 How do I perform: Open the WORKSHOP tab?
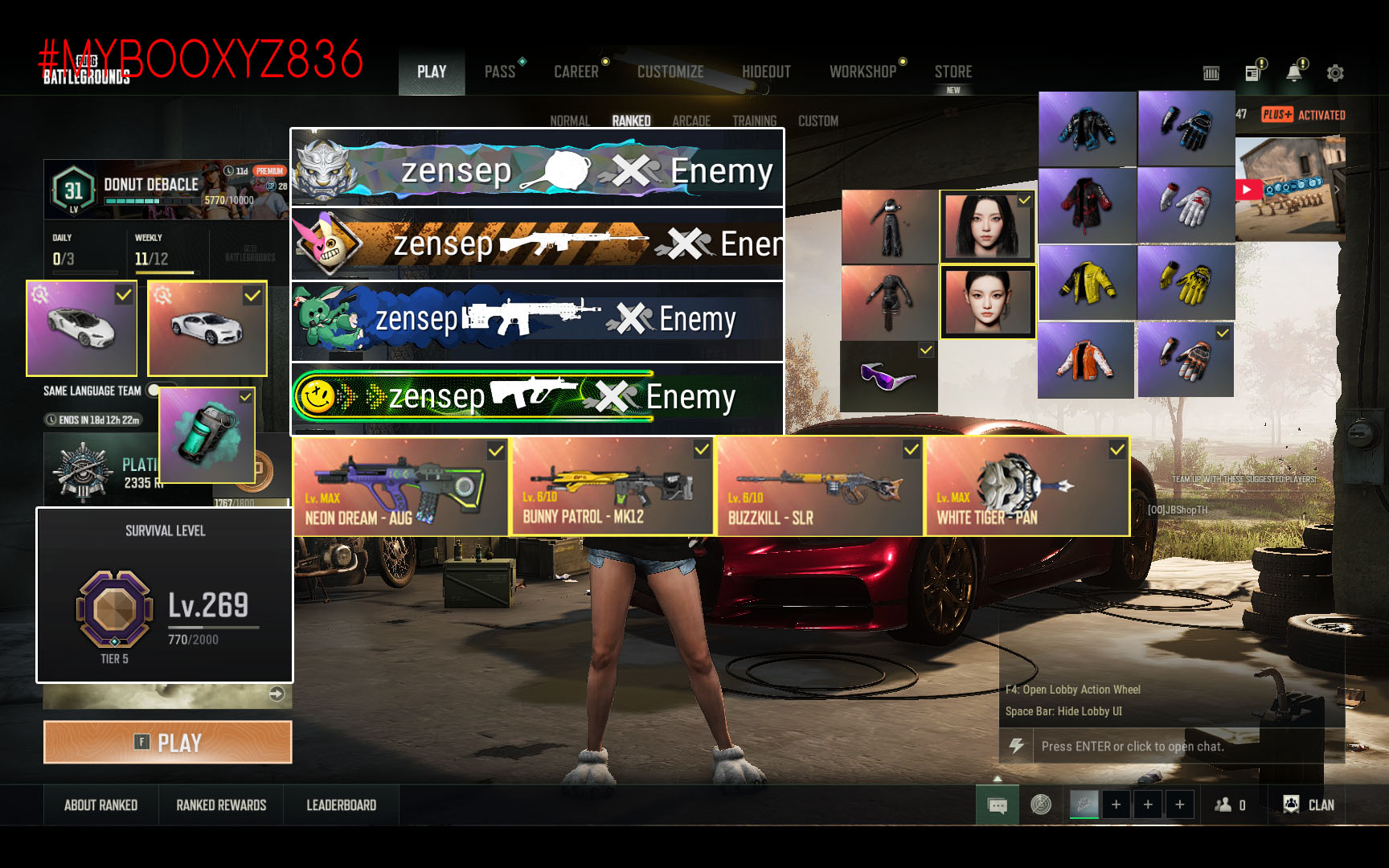tap(862, 72)
